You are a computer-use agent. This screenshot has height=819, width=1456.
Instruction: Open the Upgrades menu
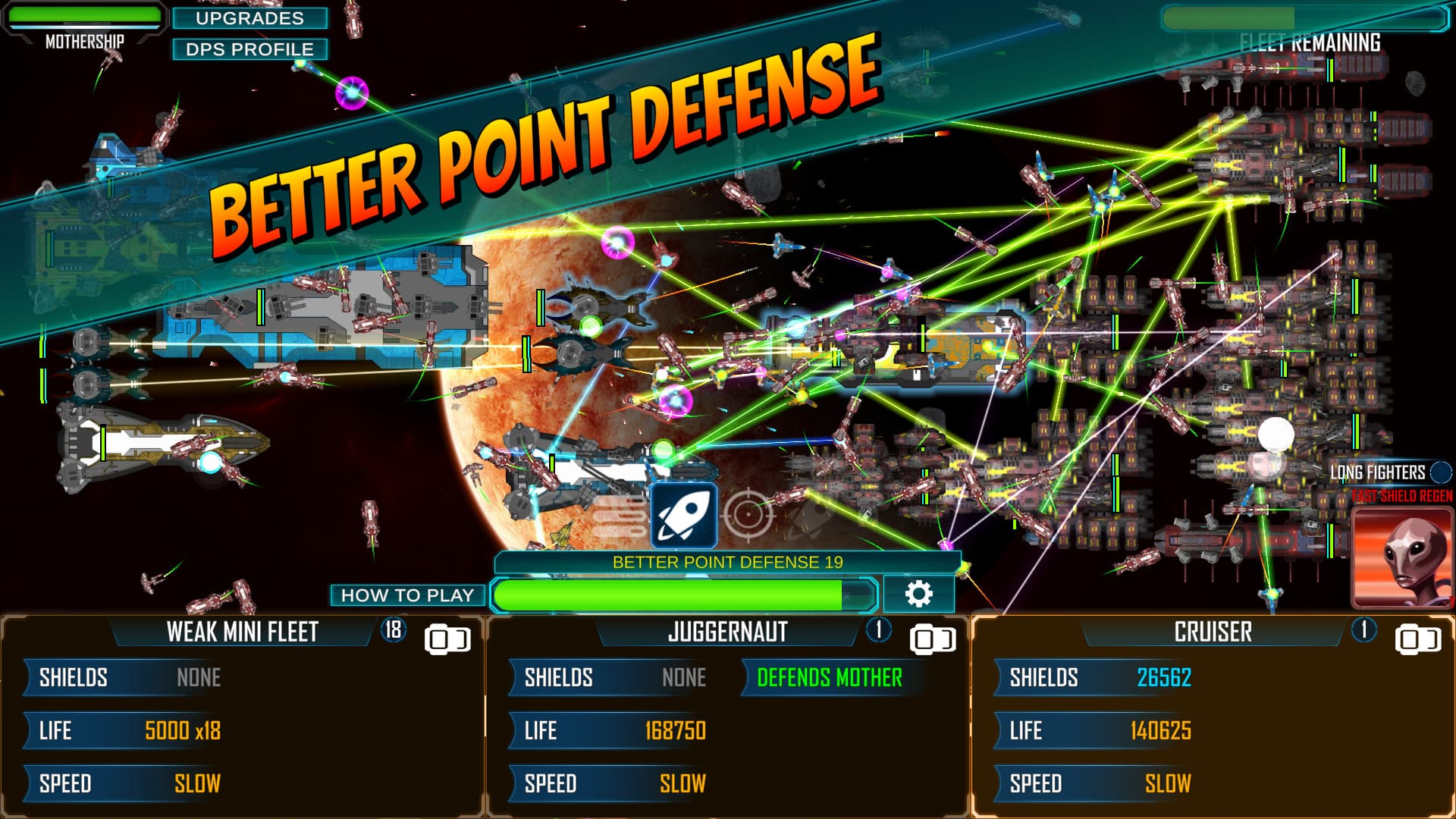[250, 19]
